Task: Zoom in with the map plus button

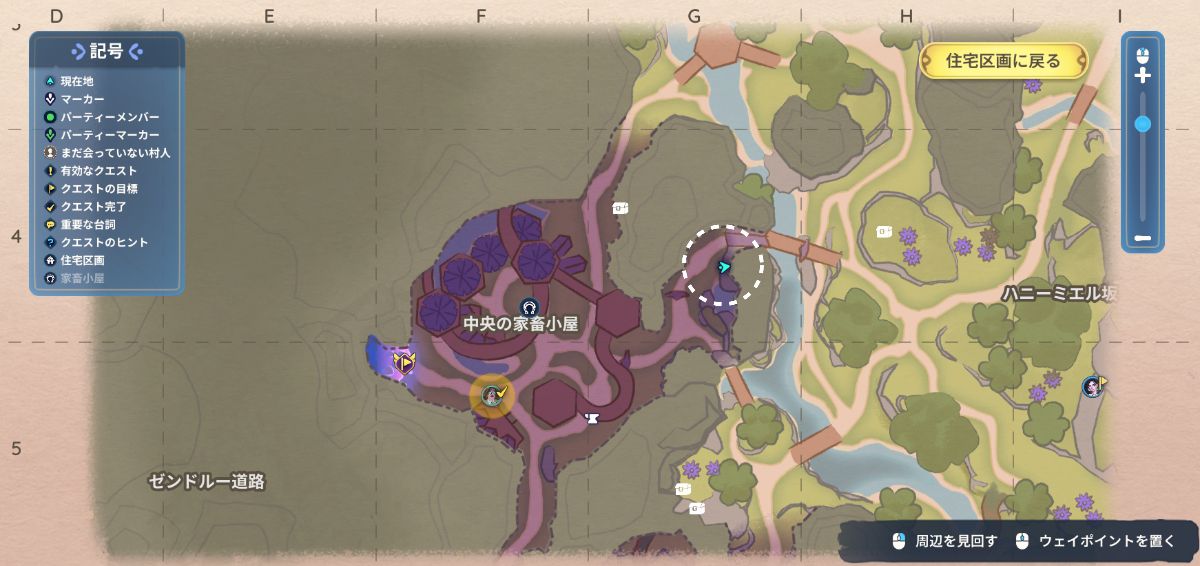Action: 1143,75
